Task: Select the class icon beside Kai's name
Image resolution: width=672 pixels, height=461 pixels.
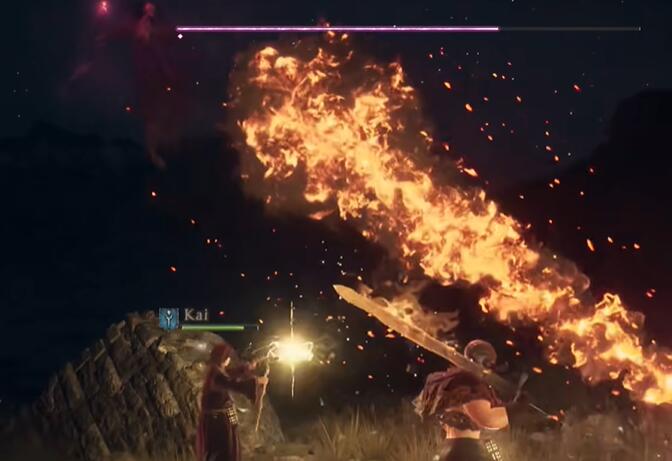Action: point(169,318)
